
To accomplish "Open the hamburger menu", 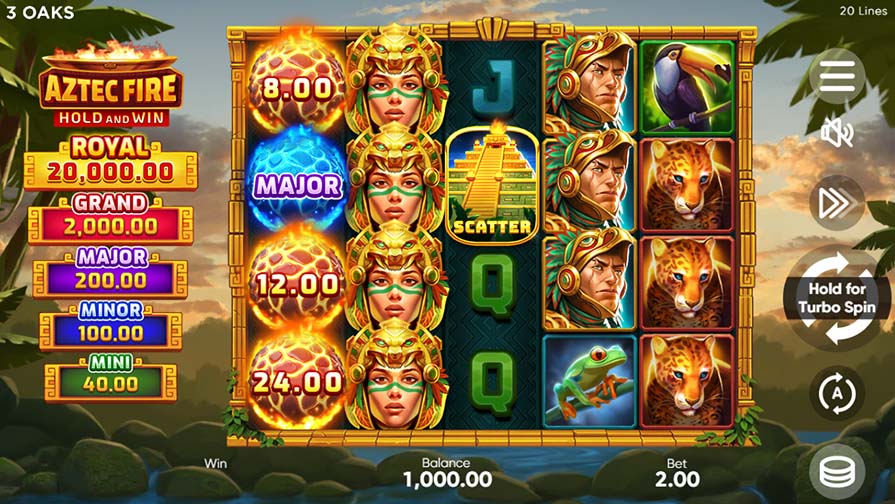I will (x=836, y=76).
